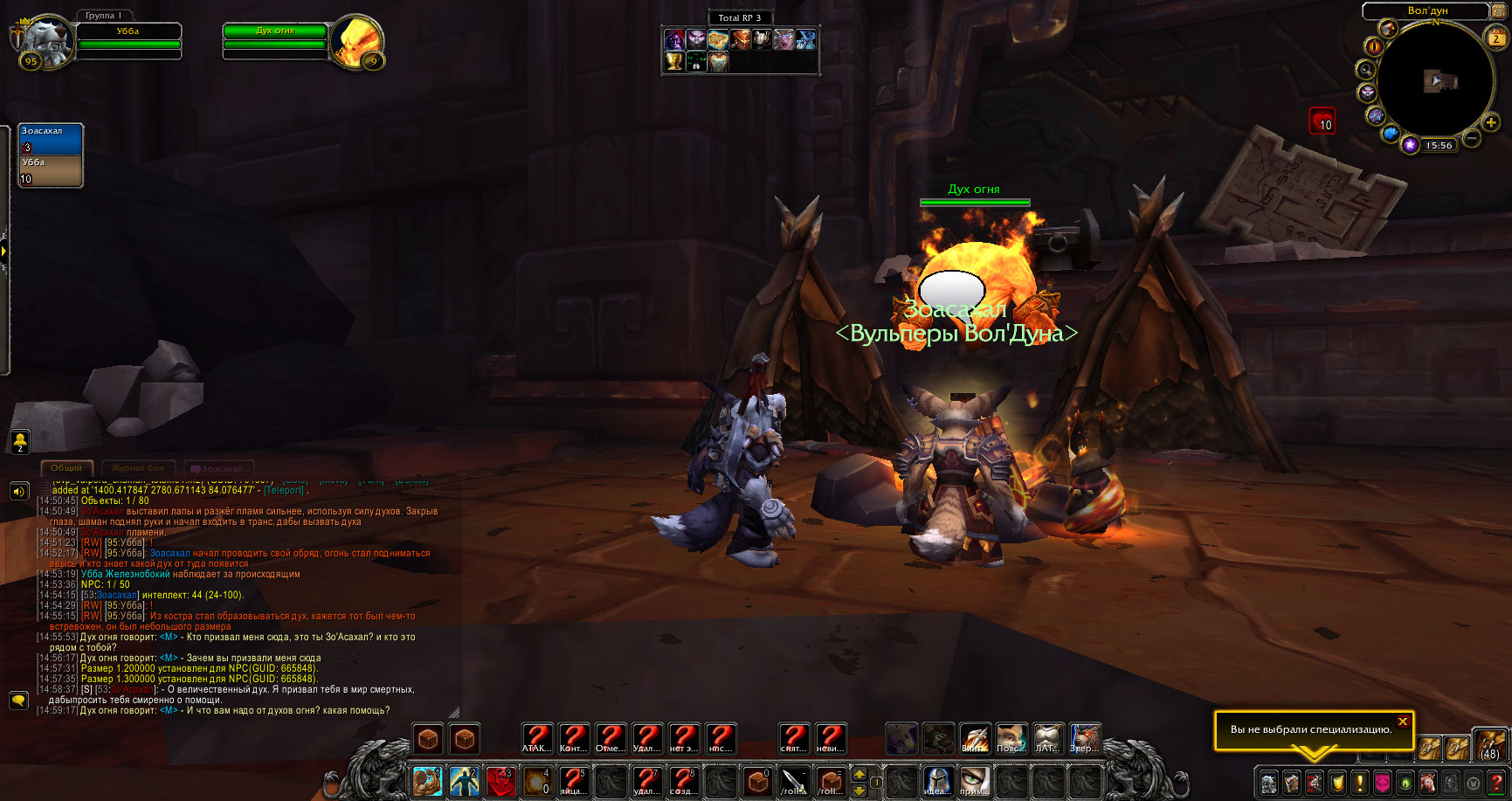Use the flexing arm ability in slot 1
Image resolution: width=1512 pixels, height=801 pixels.
428,781
